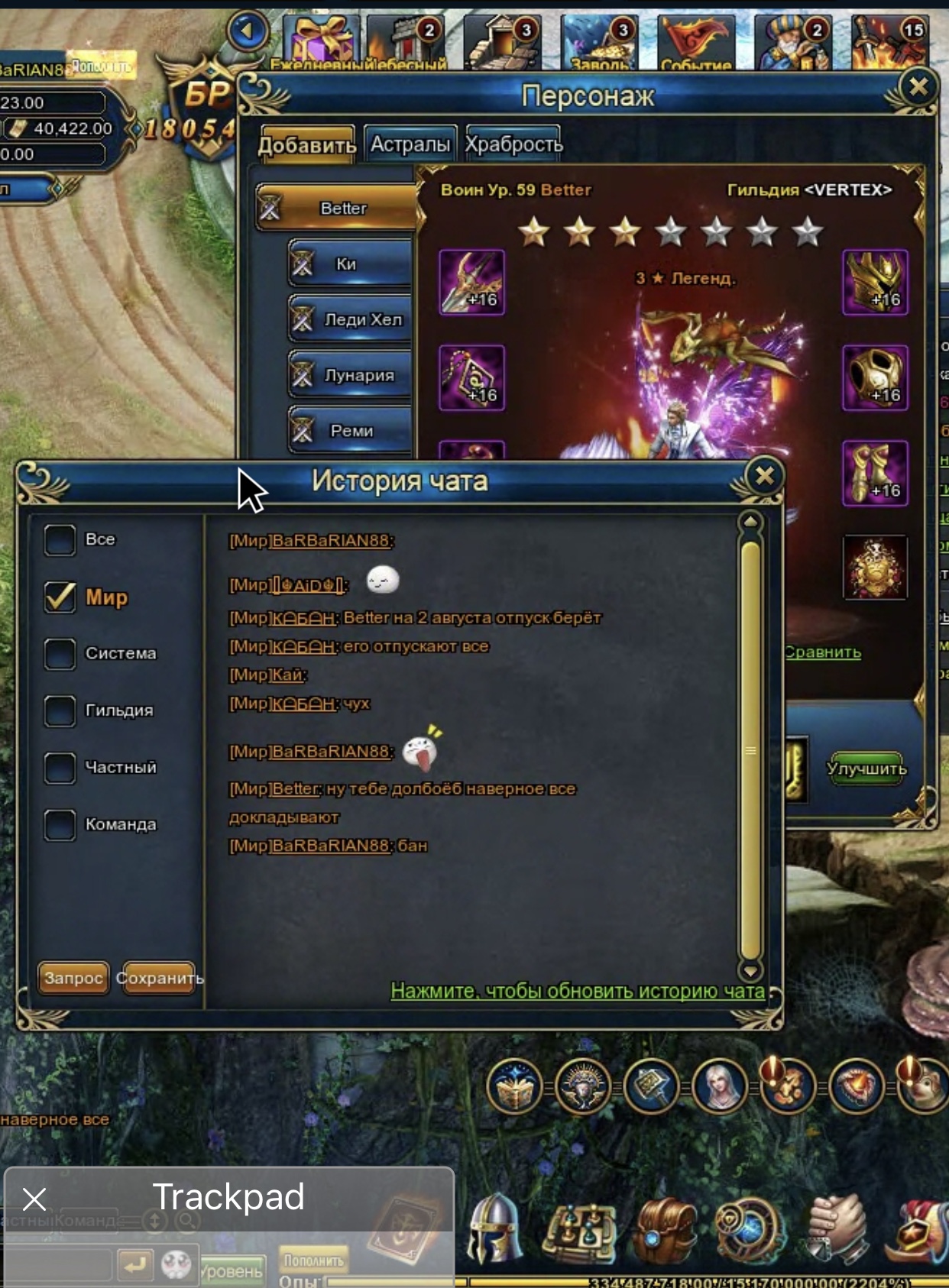Viewport: 949px width, 1288px height.
Task: Open the Сравнить compare link
Action: tap(823, 652)
